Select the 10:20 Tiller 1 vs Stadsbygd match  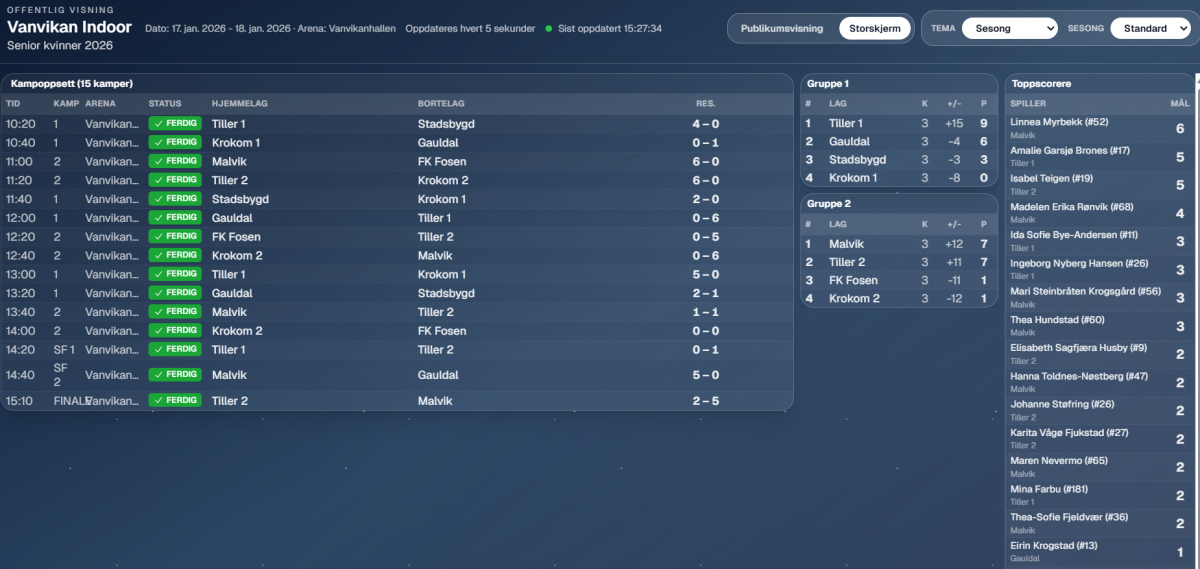(x=397, y=124)
